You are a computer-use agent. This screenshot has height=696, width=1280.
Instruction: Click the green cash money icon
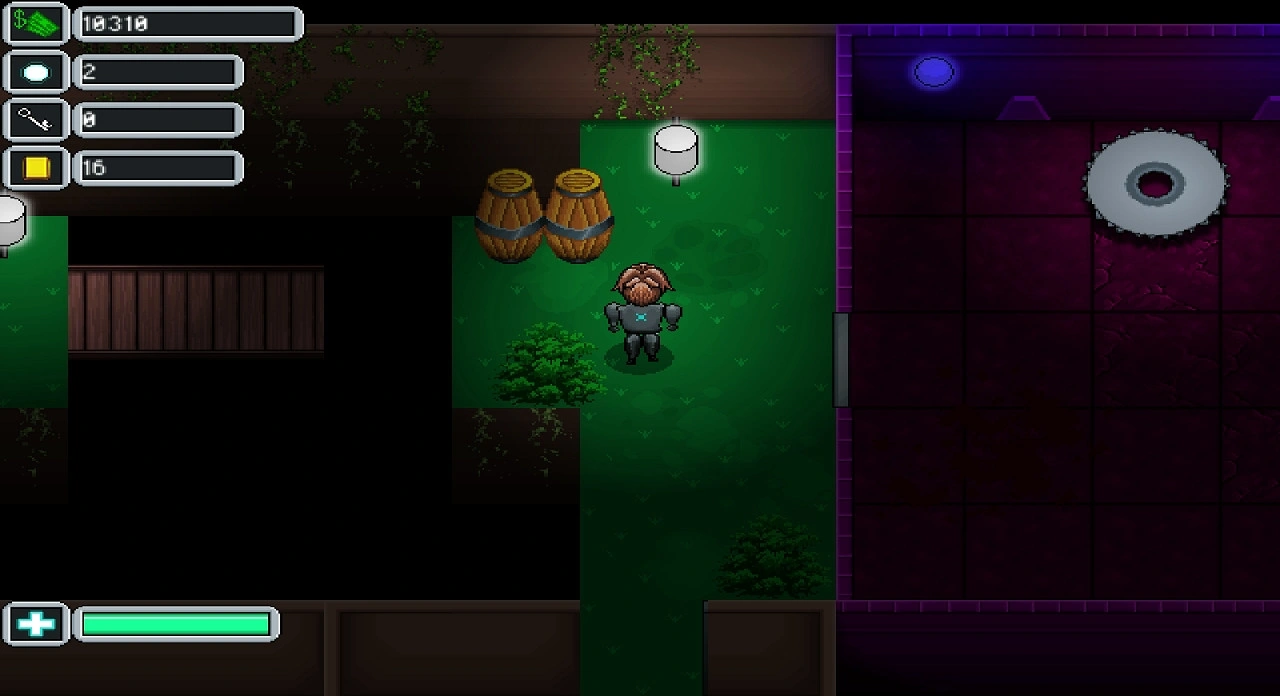pyautogui.click(x=36, y=24)
